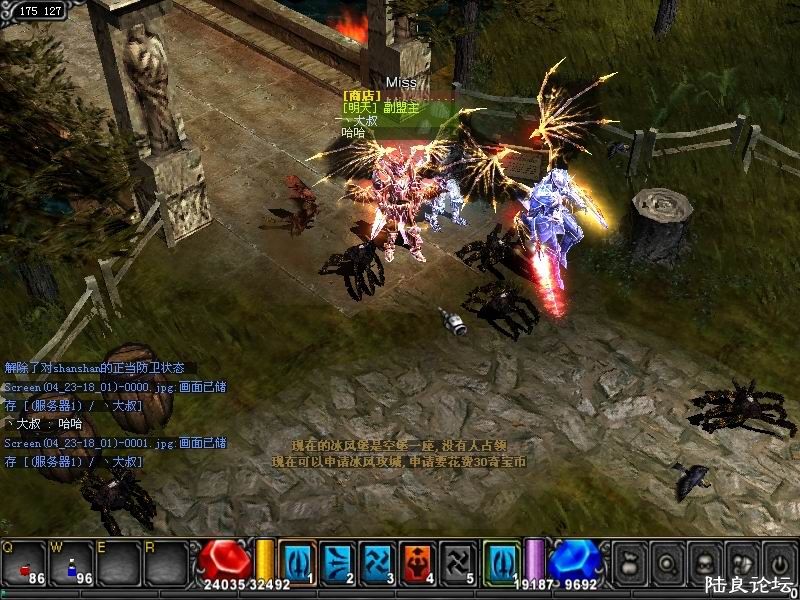Click the power system menu button
This screenshot has height=600, width=800.
(778, 561)
